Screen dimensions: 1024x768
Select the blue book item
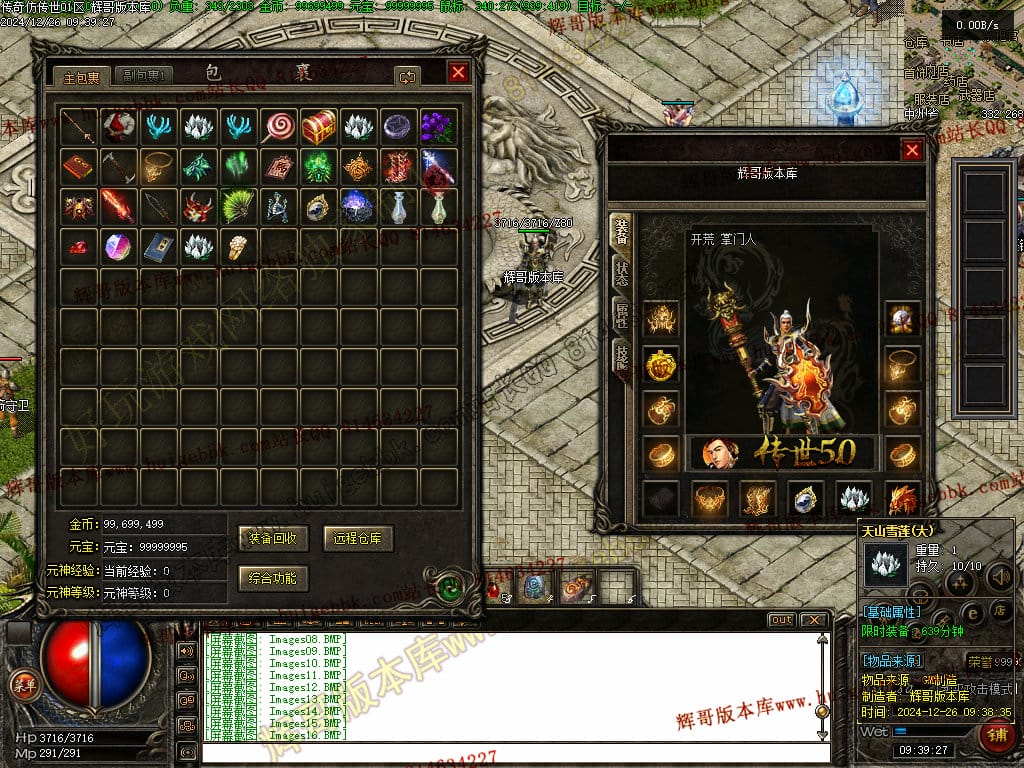[x=158, y=246]
